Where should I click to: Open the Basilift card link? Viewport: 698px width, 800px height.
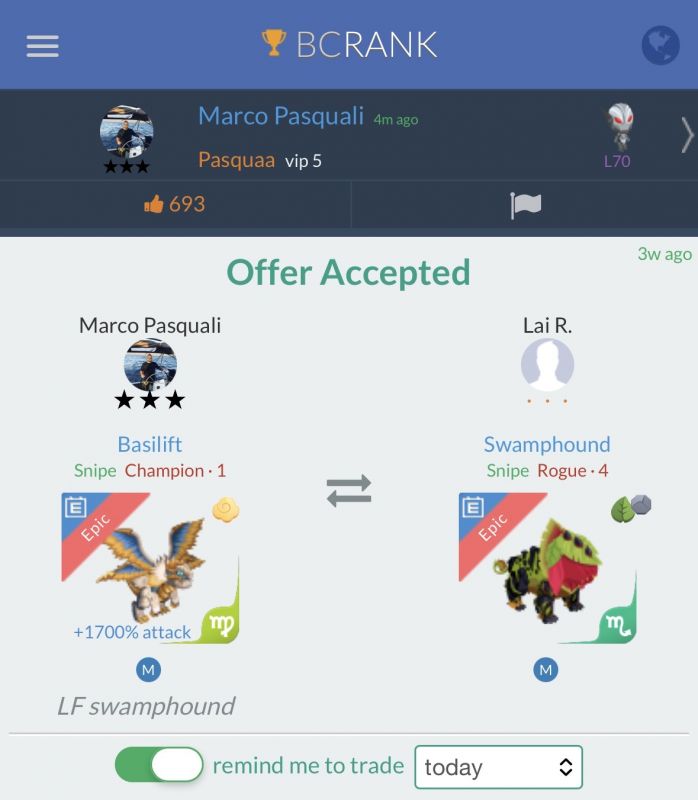[x=150, y=444]
